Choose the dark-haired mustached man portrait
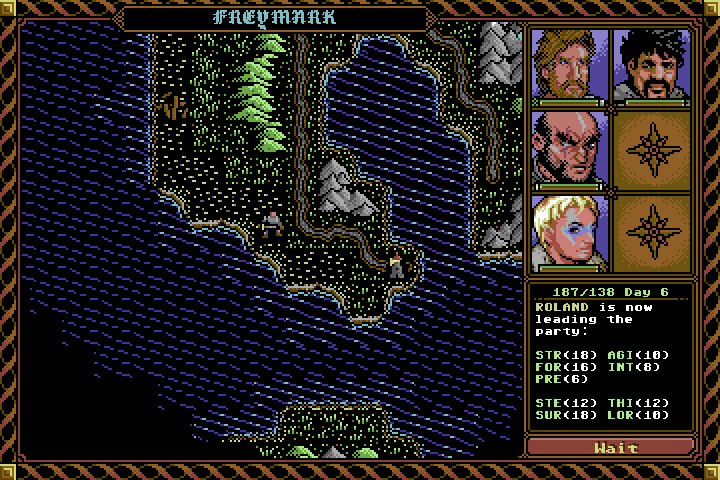The image size is (720, 480). [x=652, y=65]
